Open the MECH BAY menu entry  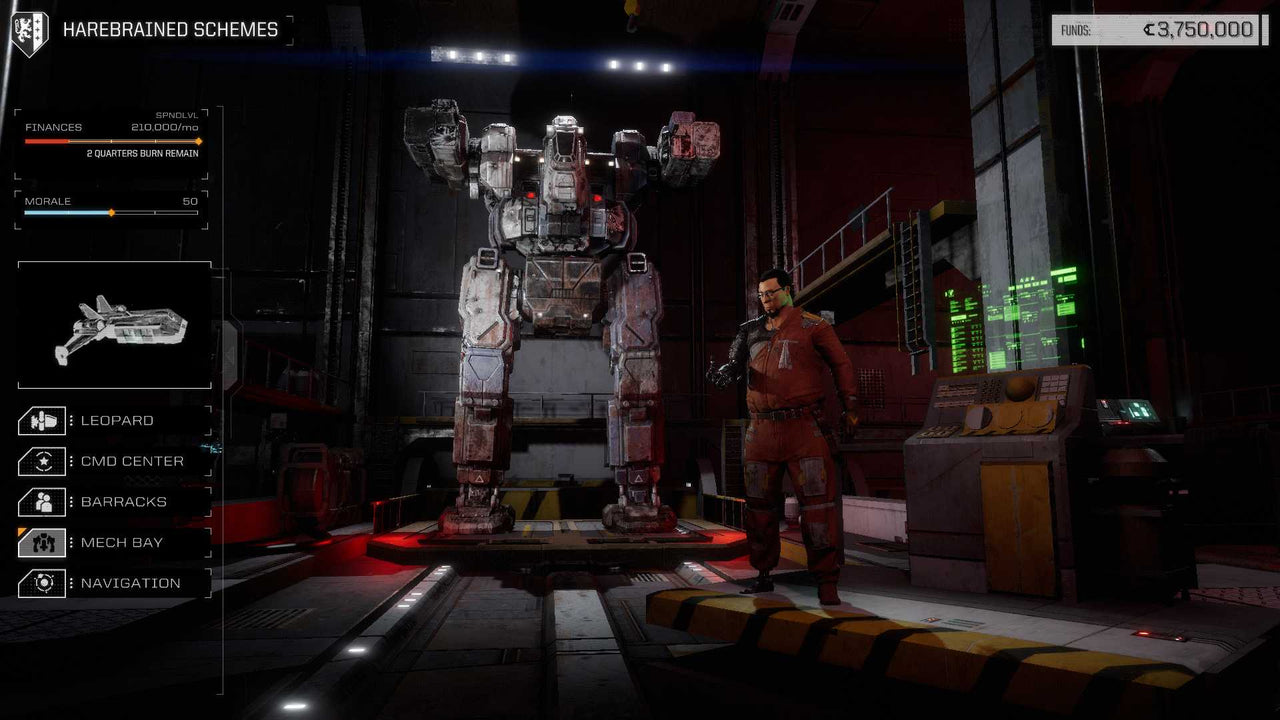pyautogui.click(x=124, y=542)
